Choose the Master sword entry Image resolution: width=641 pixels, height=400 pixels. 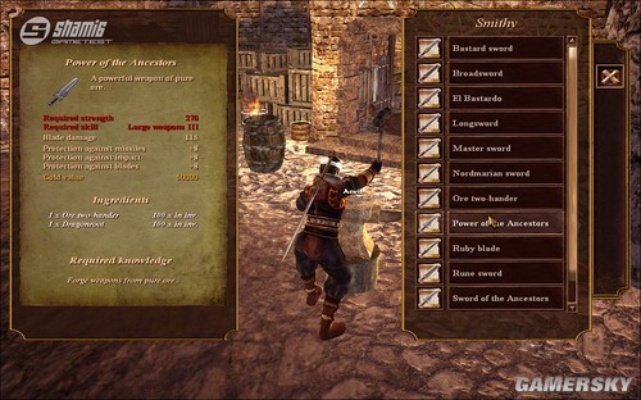(504, 148)
